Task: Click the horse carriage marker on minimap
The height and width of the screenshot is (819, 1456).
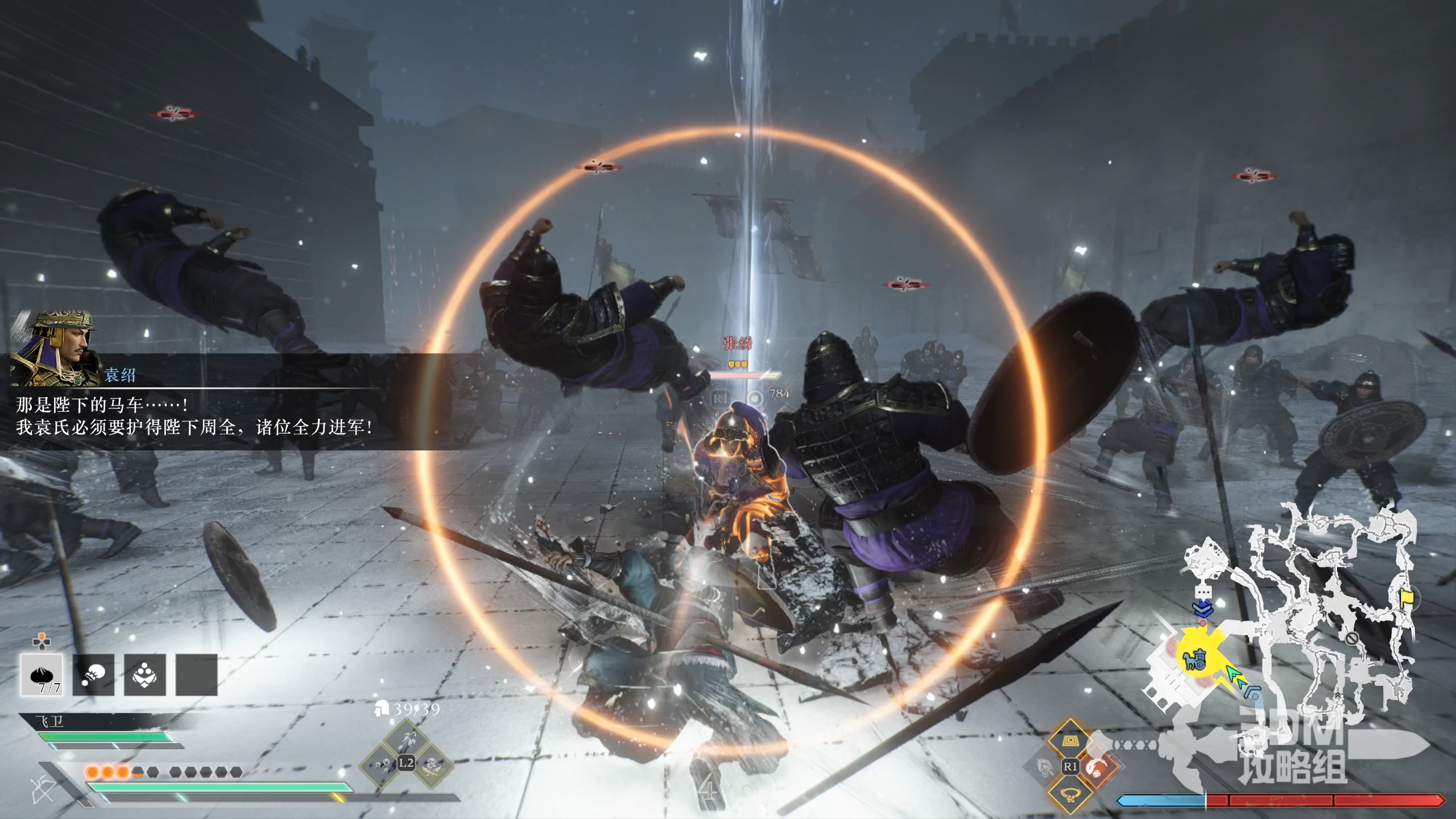Action: [x=1194, y=659]
